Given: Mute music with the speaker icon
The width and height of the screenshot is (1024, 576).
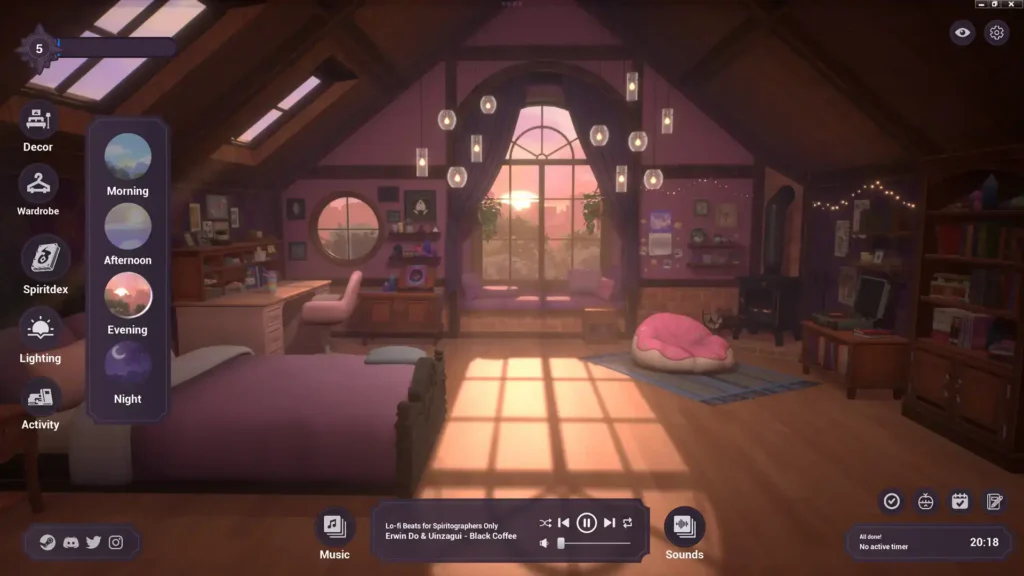Looking at the screenshot, I should (x=544, y=543).
